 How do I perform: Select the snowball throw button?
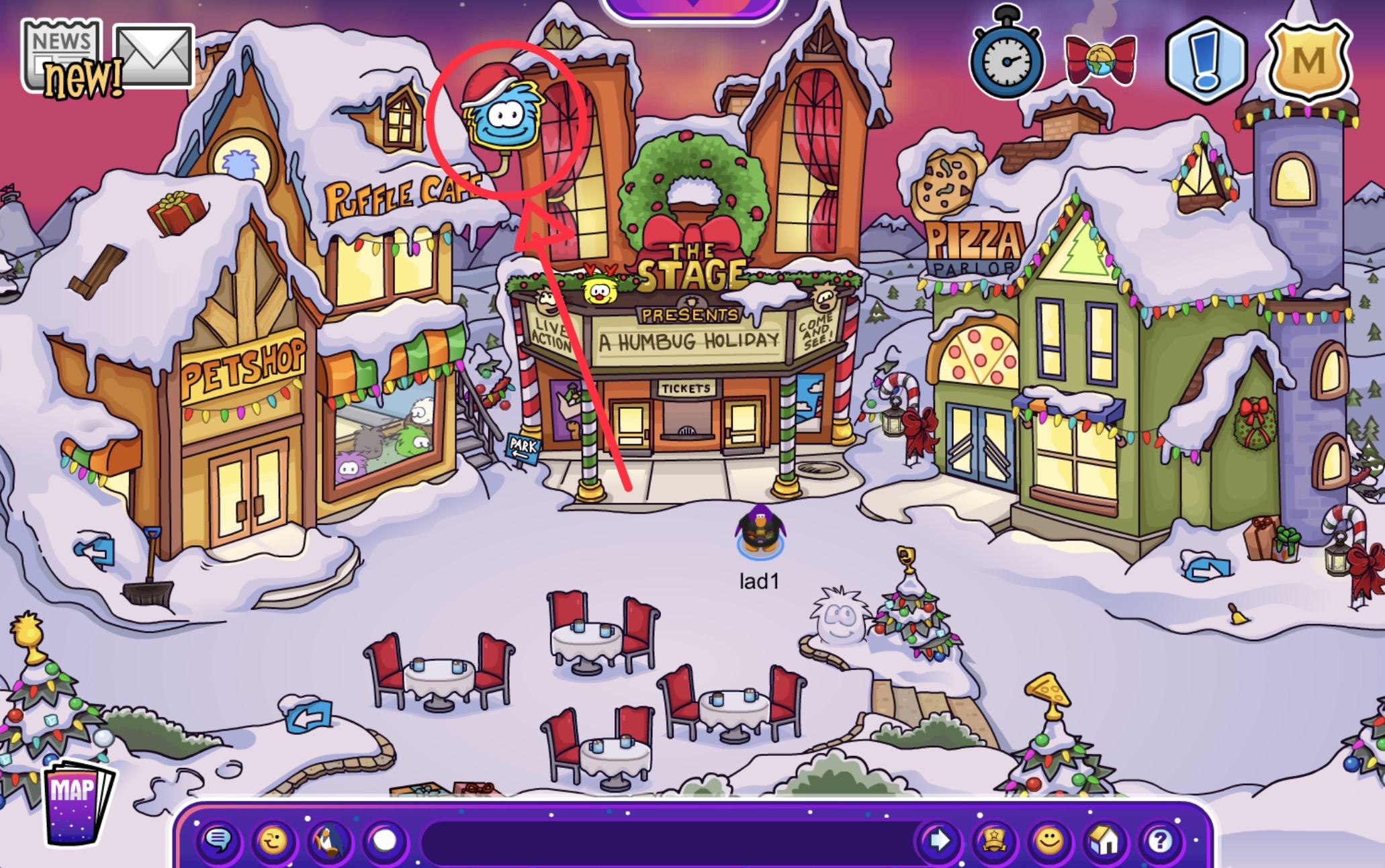(x=385, y=840)
